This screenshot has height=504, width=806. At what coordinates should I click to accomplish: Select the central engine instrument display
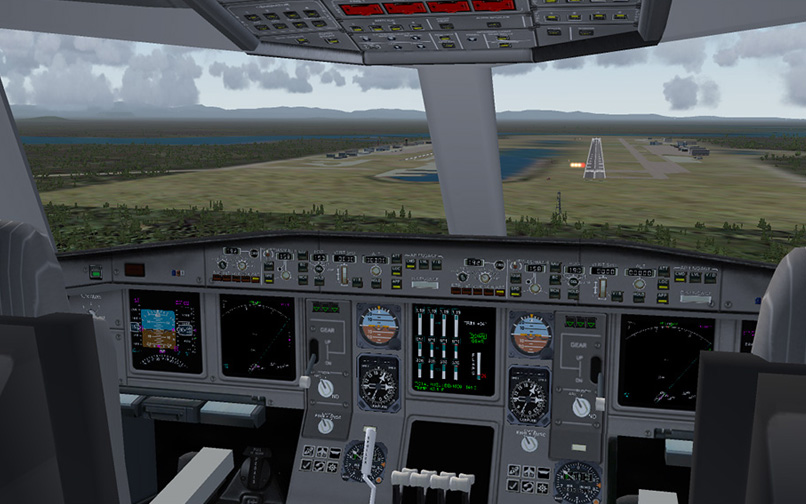point(452,349)
